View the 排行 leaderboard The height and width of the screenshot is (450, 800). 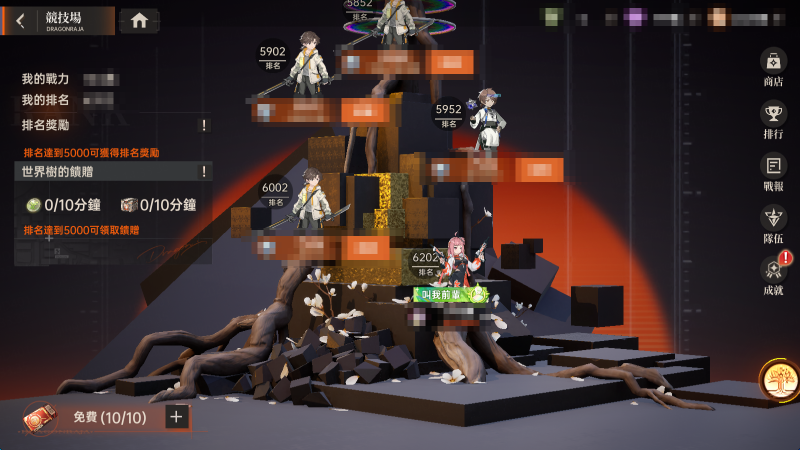(773, 120)
